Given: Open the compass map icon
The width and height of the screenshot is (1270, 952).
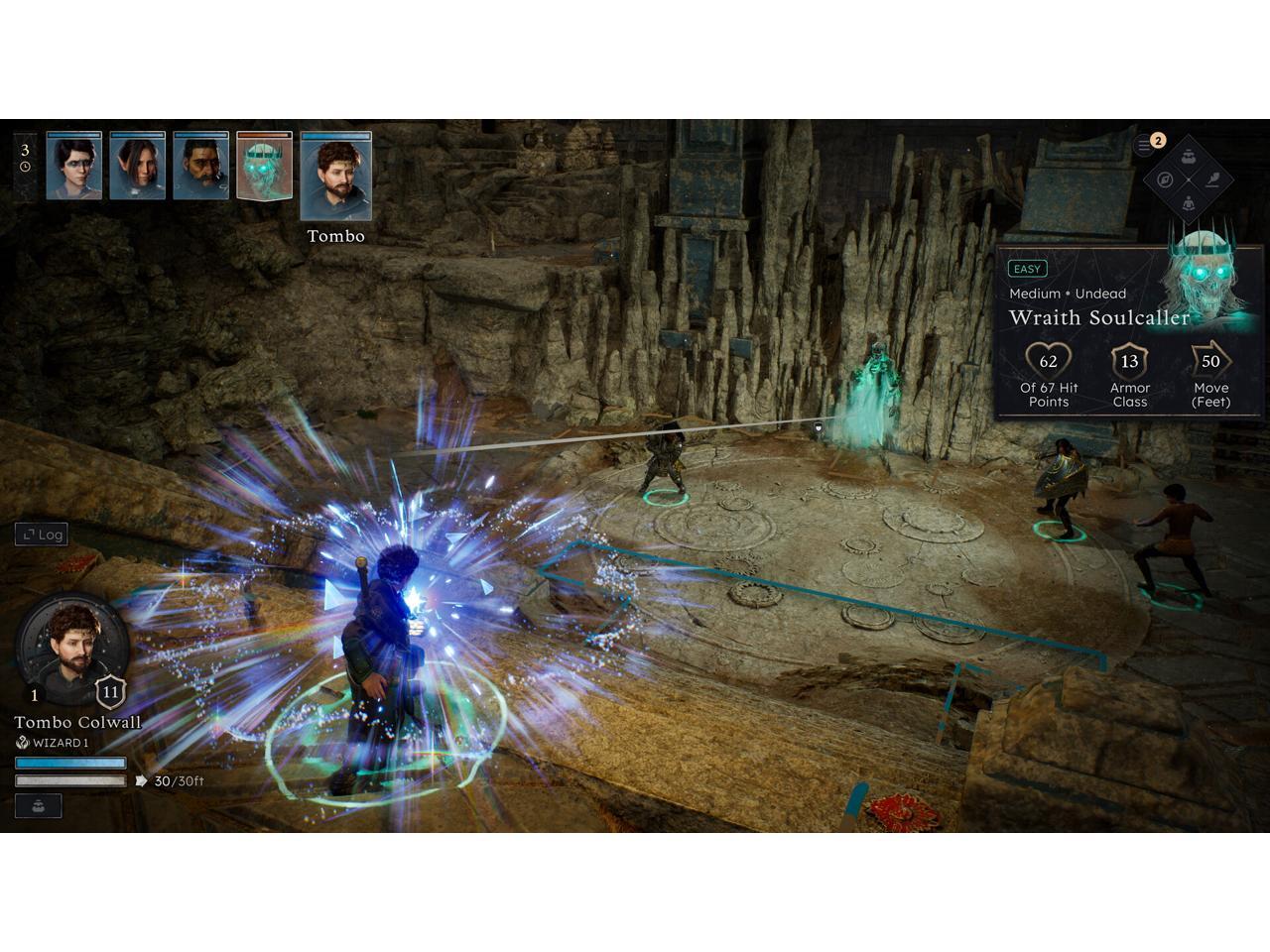Looking at the screenshot, I should [1165, 180].
